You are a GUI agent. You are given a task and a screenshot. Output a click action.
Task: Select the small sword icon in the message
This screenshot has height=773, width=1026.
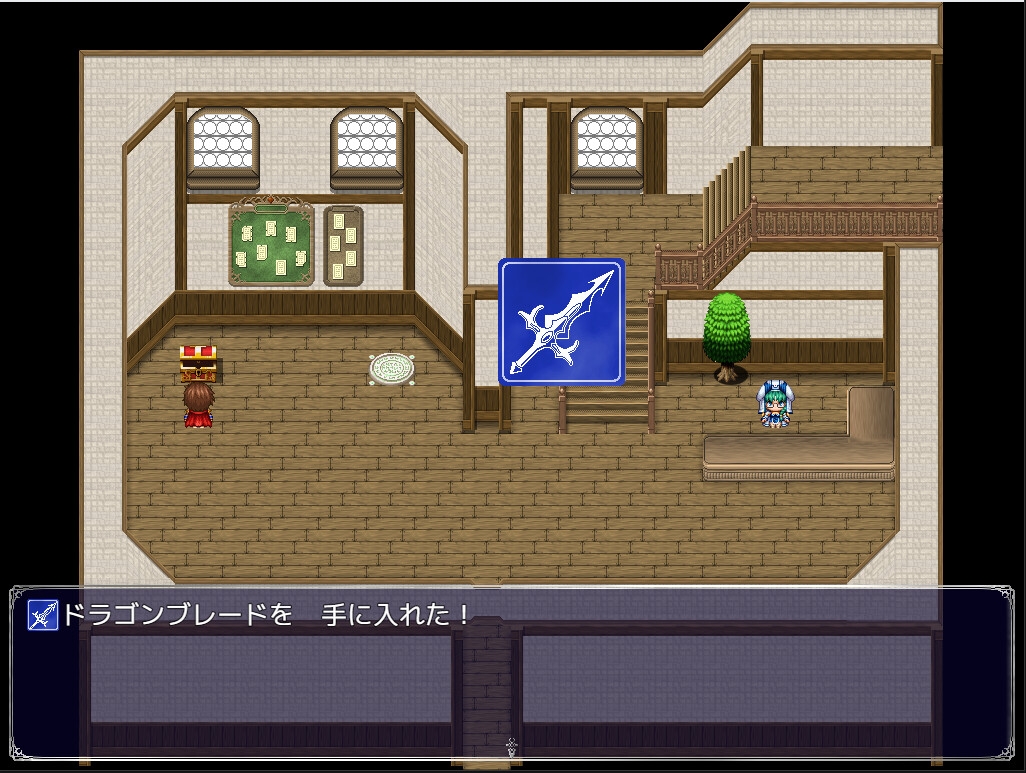pyautogui.click(x=42, y=614)
